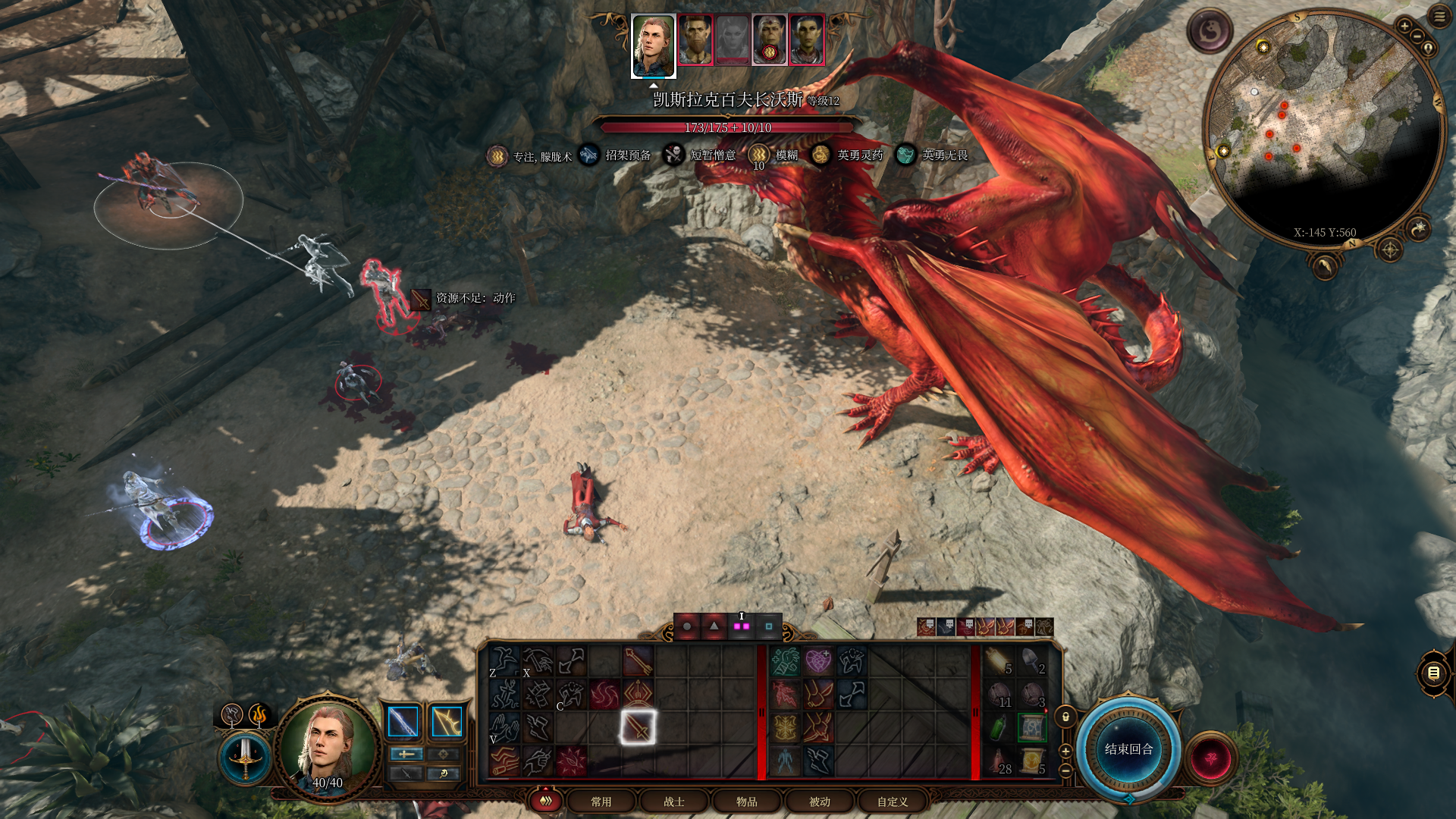
Task: Equip the melee weapon set slot
Action: (x=403, y=722)
